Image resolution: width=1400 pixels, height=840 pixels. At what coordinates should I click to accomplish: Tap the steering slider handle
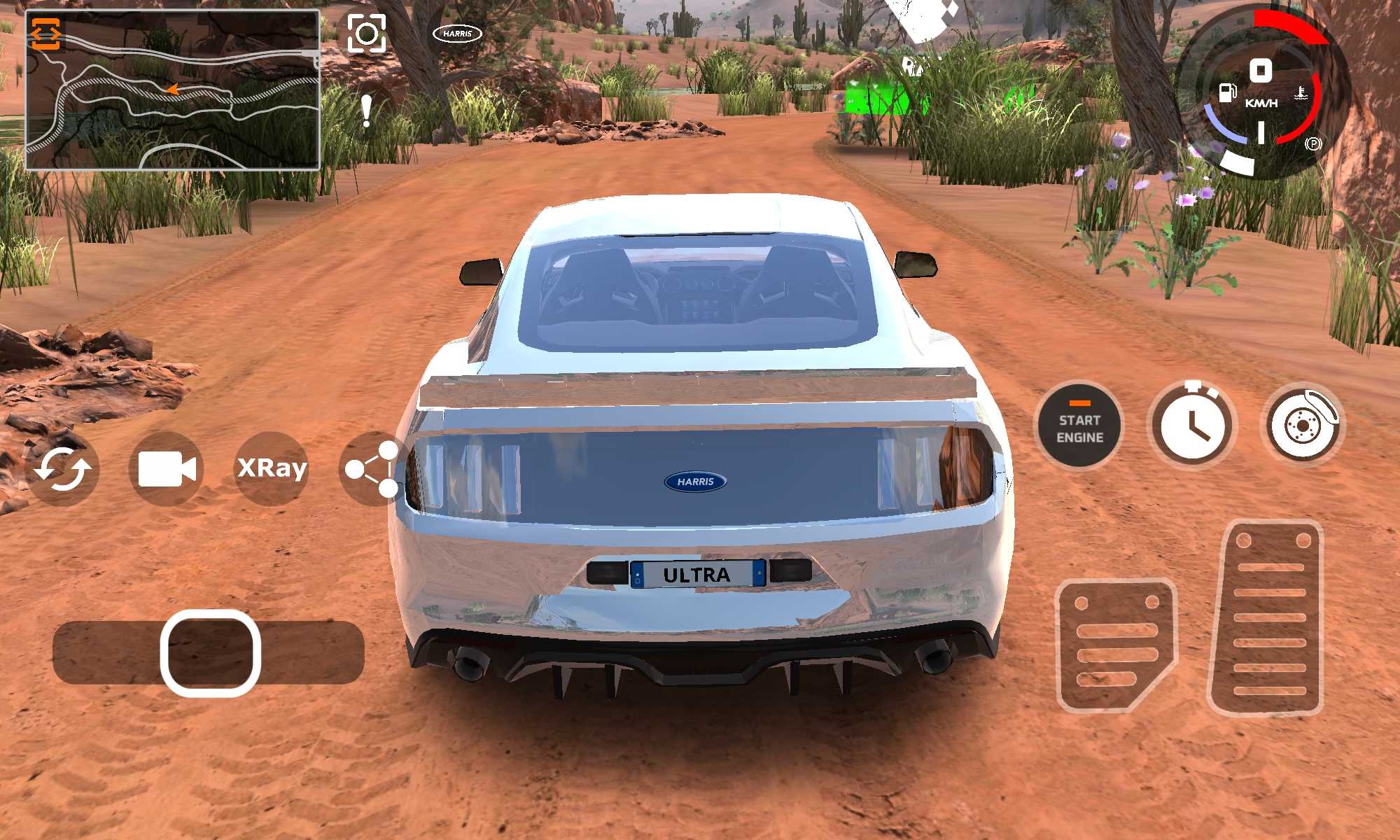(211, 653)
